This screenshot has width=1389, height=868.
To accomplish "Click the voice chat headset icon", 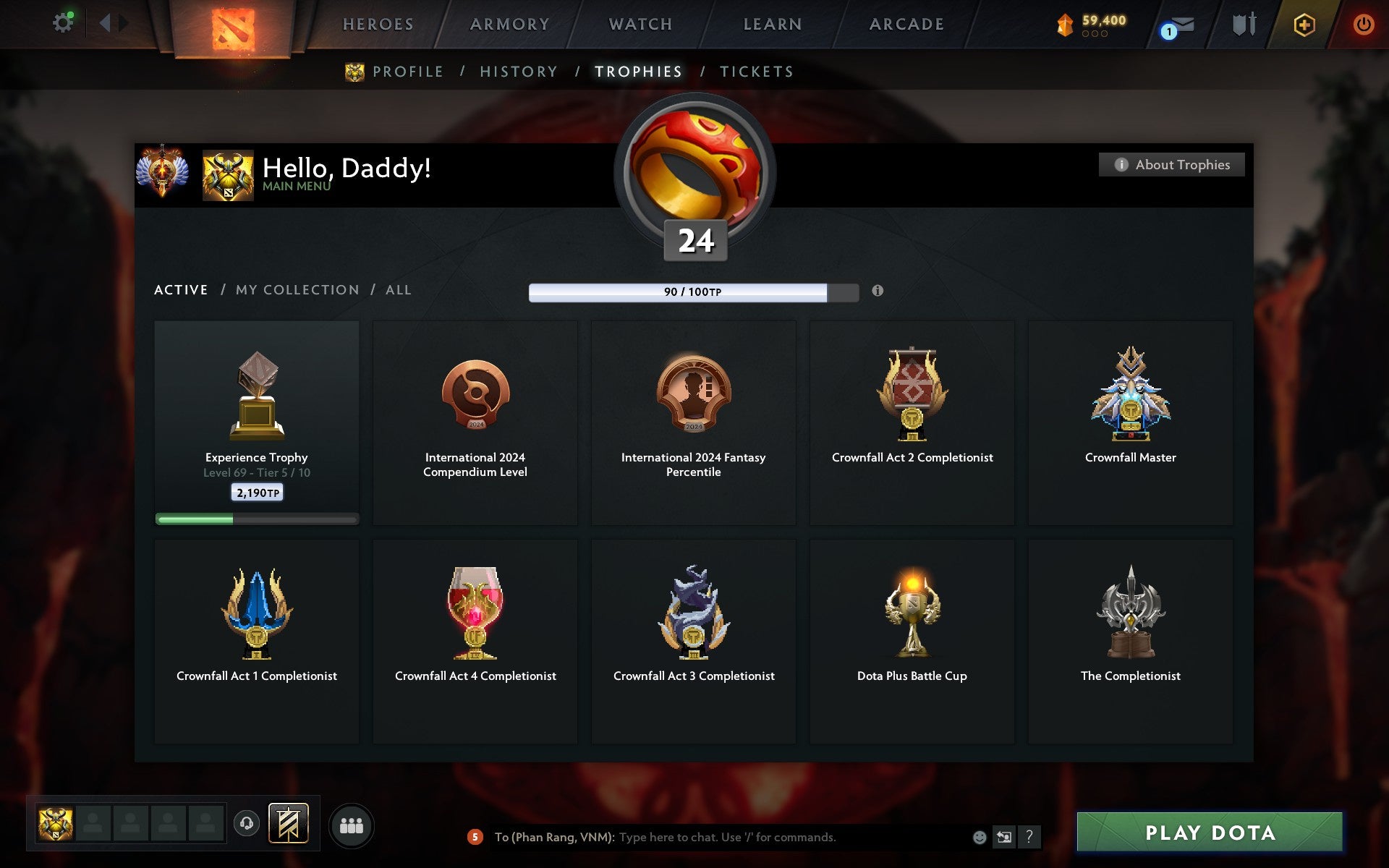I will point(247,823).
